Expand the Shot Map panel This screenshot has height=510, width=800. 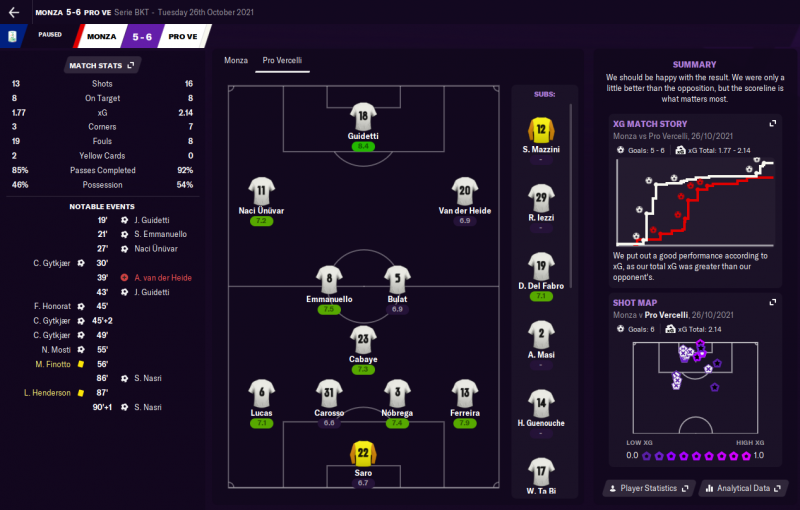[772, 302]
